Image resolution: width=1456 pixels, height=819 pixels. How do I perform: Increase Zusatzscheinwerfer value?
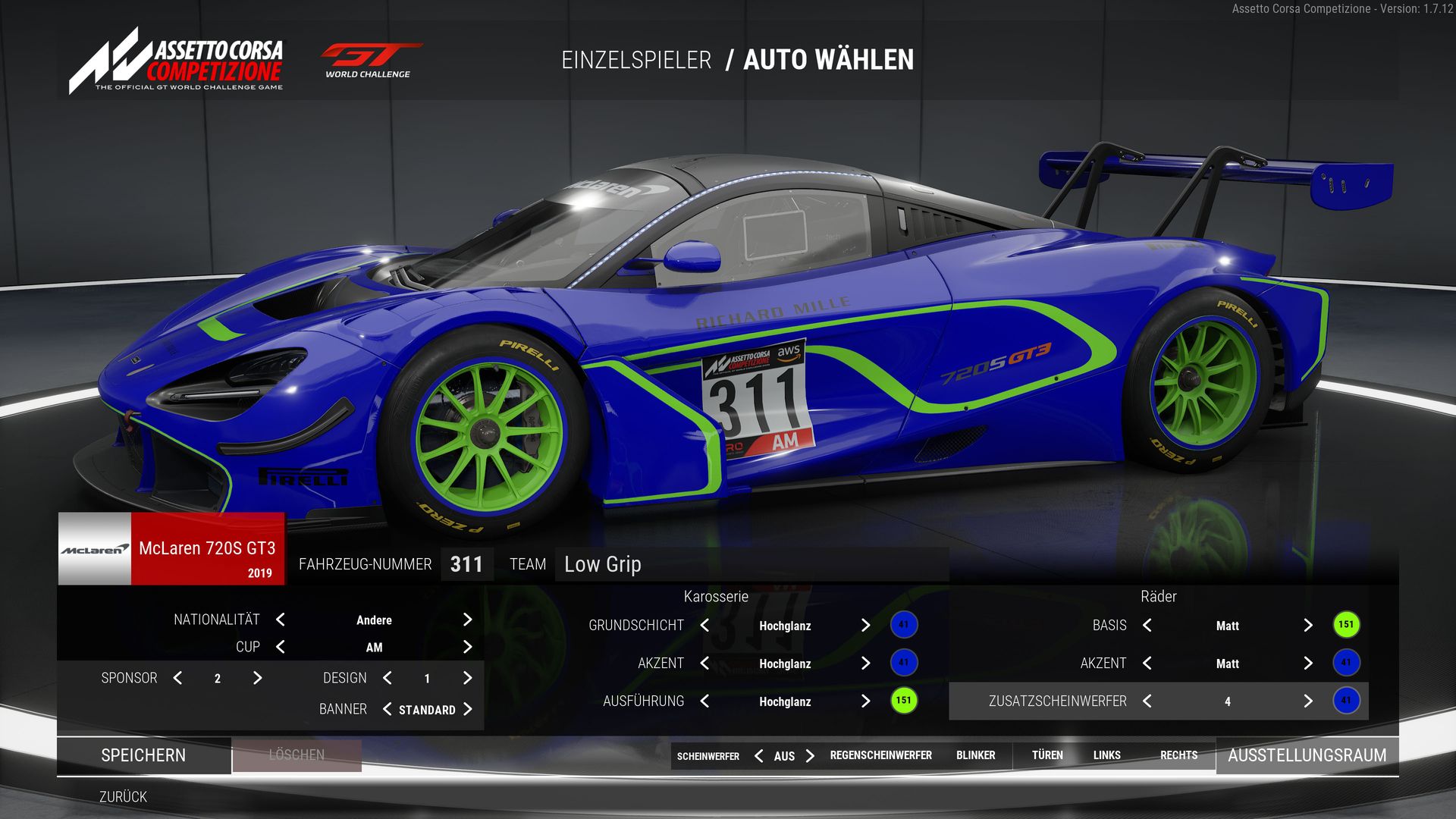1307,701
